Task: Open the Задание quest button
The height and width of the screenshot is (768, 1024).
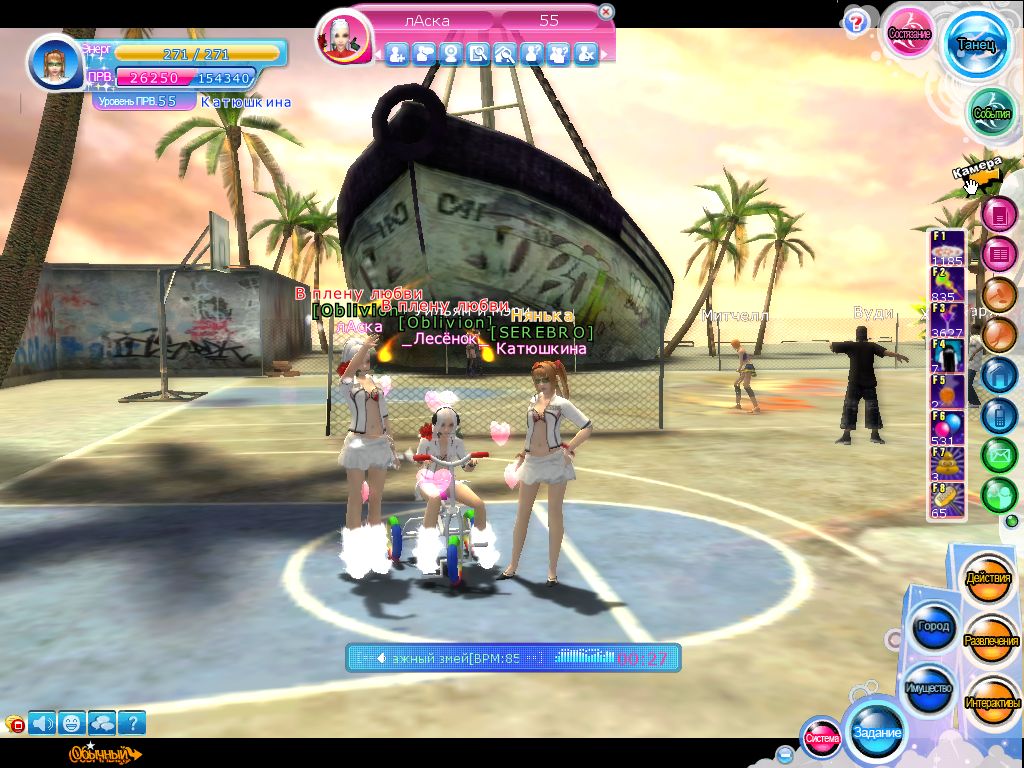Action: (876, 732)
